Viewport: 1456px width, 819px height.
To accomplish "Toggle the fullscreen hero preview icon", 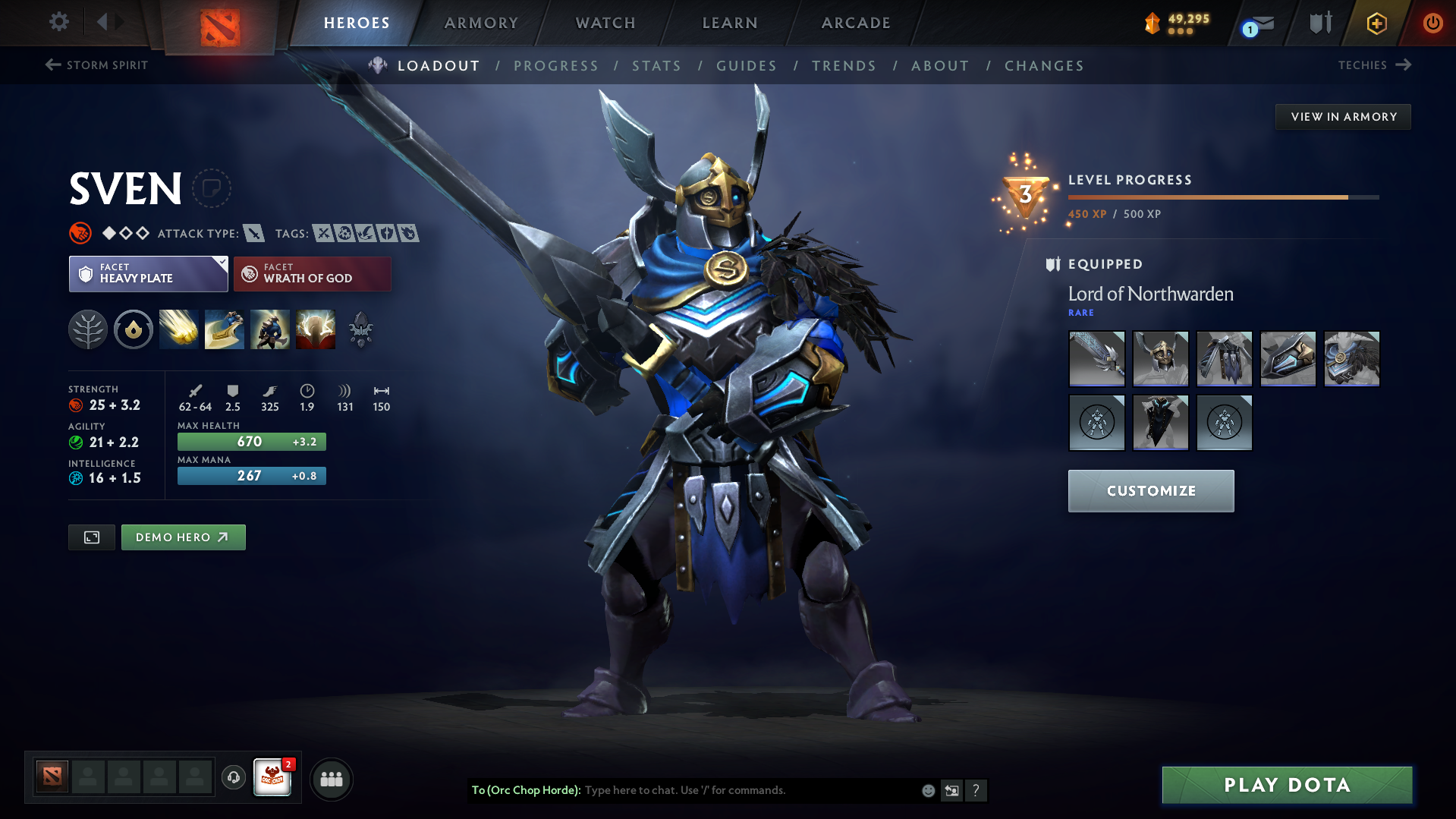I will [x=91, y=537].
